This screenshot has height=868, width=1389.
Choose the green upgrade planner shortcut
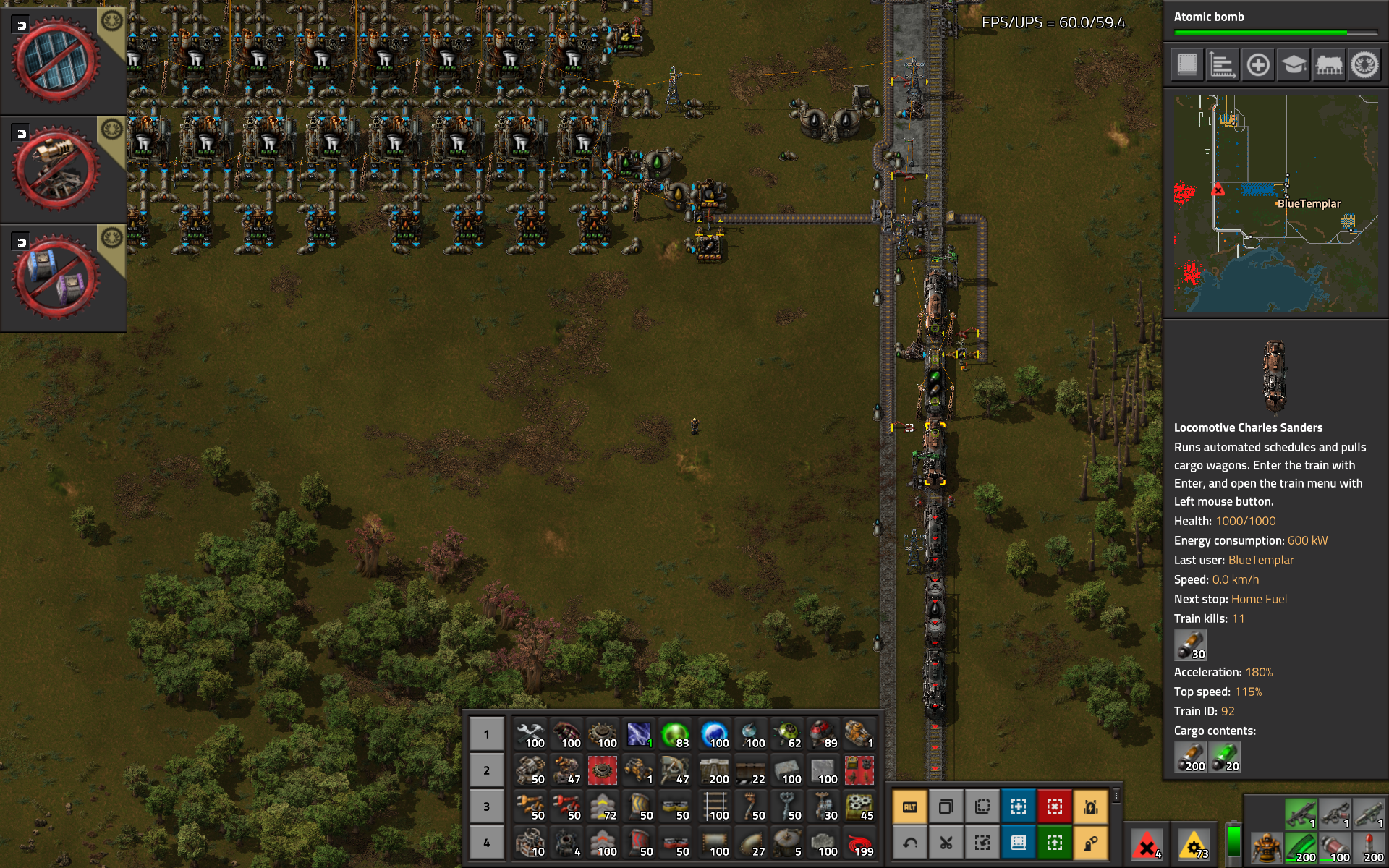point(1055,843)
